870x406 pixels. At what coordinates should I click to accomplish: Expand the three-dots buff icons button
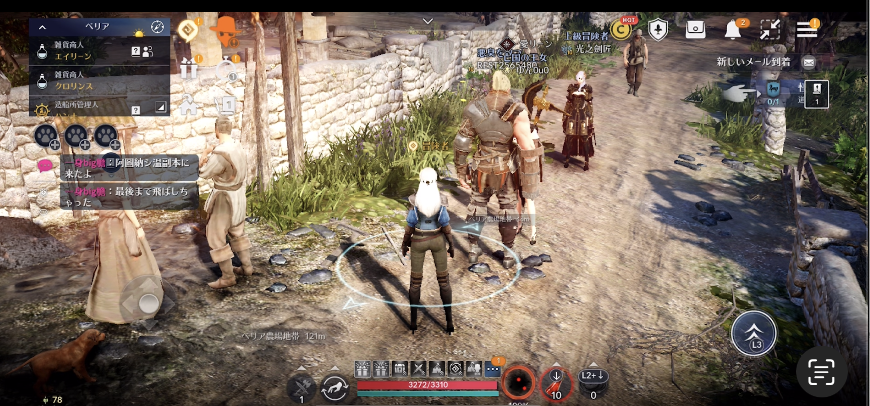click(x=492, y=369)
